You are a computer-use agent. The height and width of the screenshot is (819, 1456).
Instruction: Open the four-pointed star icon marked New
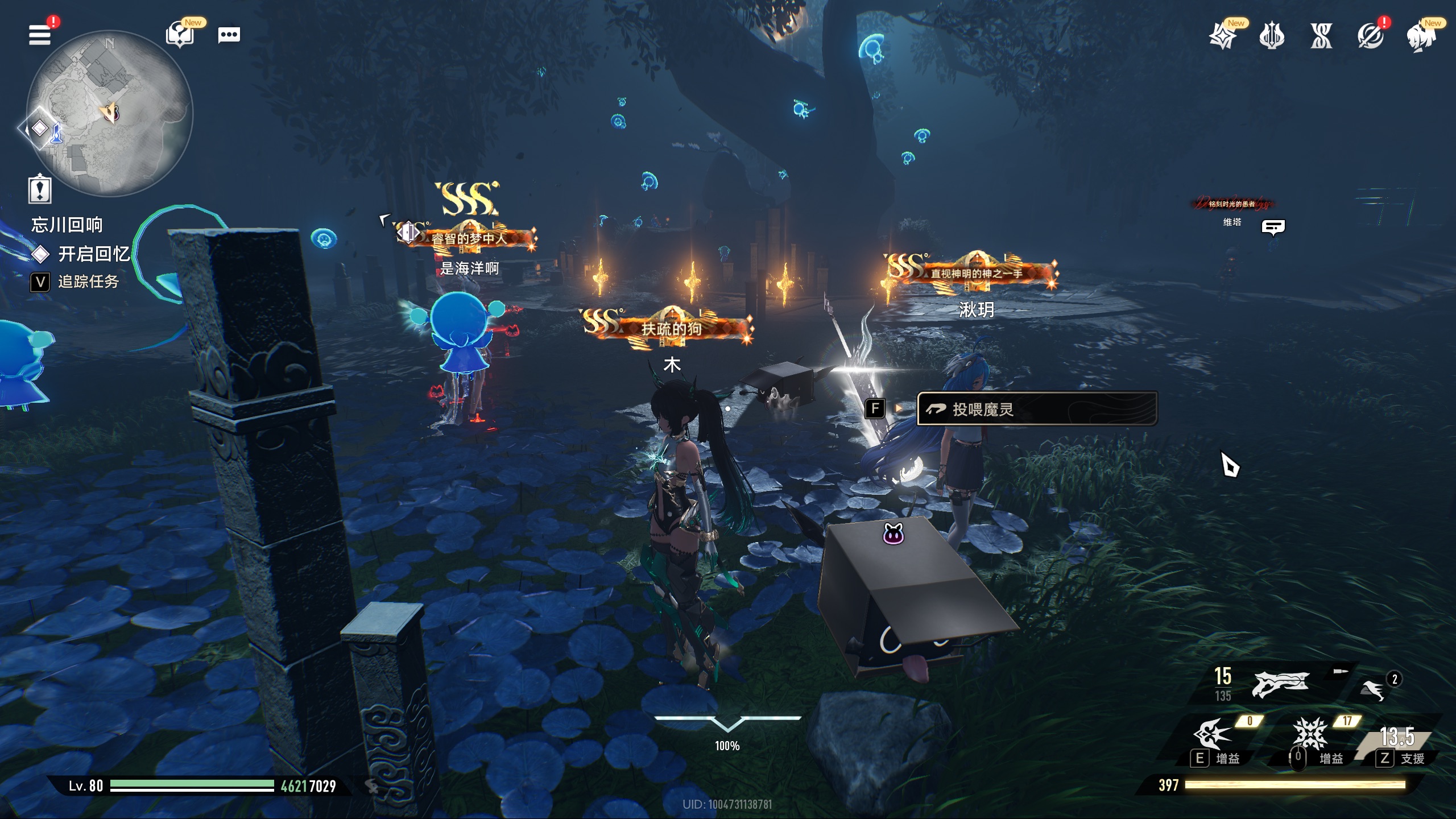pos(1223,37)
